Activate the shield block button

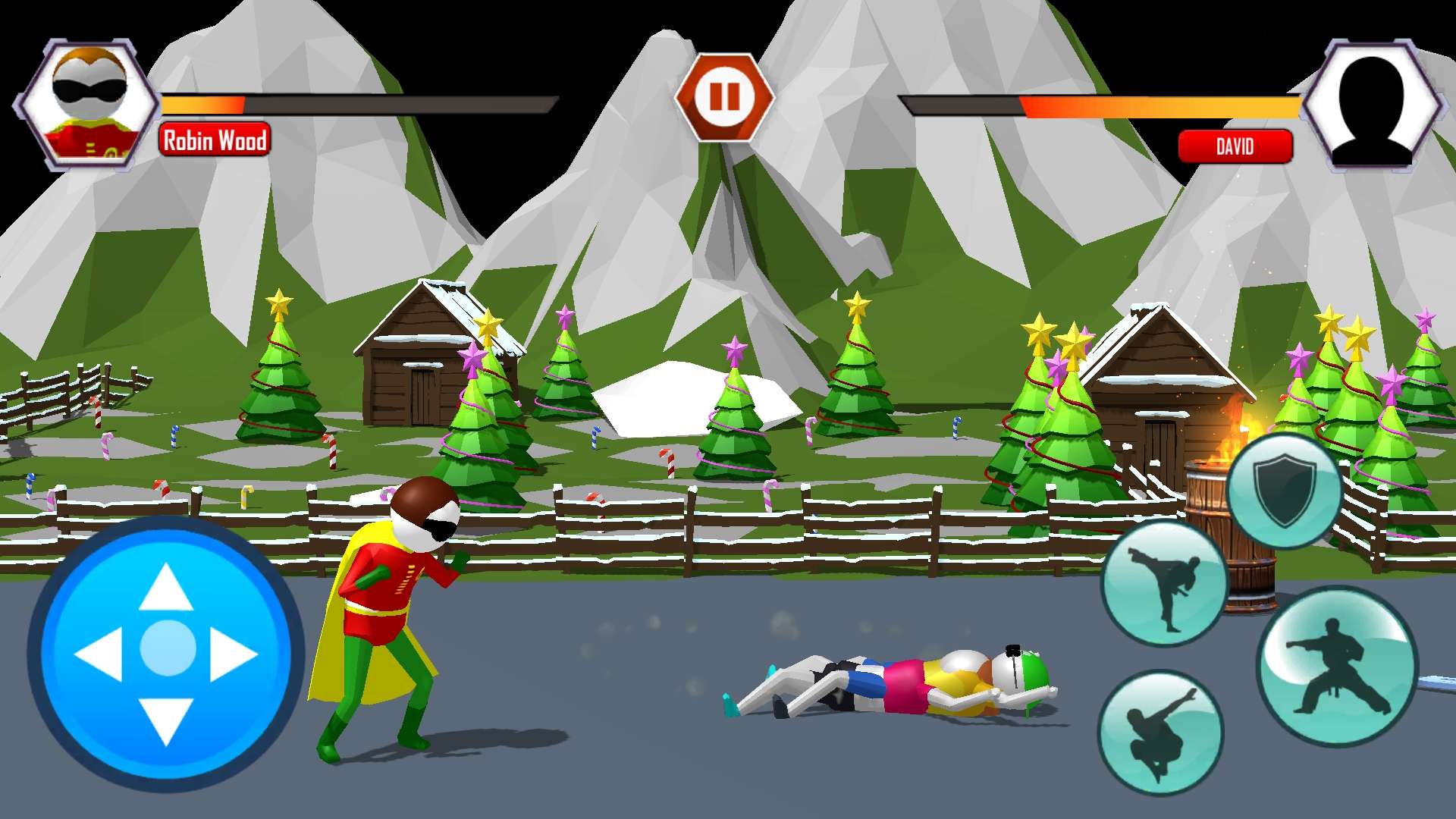[1284, 490]
